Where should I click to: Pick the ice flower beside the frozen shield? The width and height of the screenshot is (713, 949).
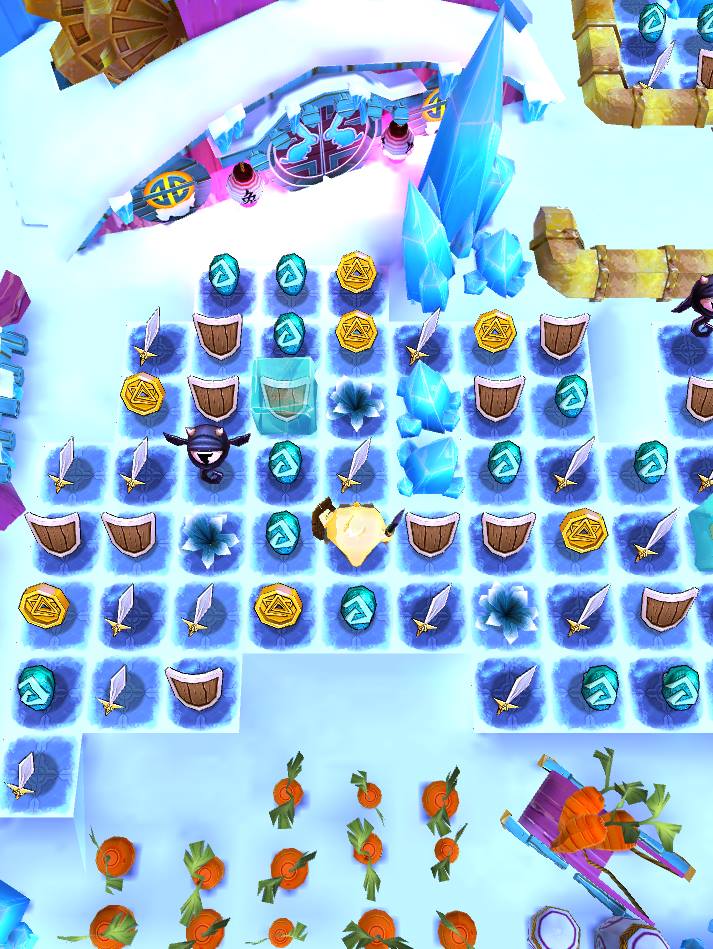(x=355, y=398)
